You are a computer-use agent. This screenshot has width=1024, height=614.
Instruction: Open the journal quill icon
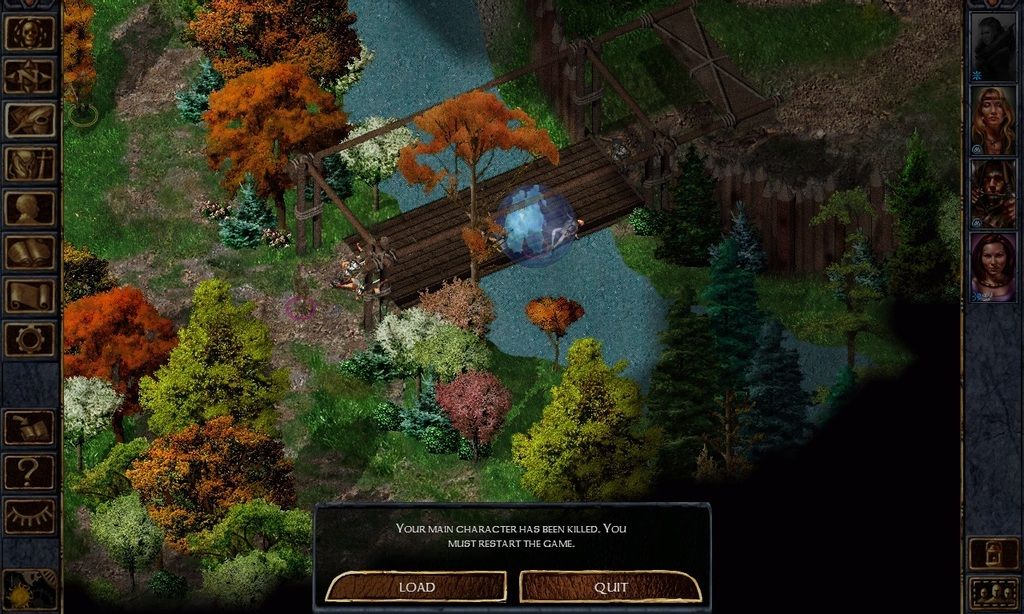(30, 121)
